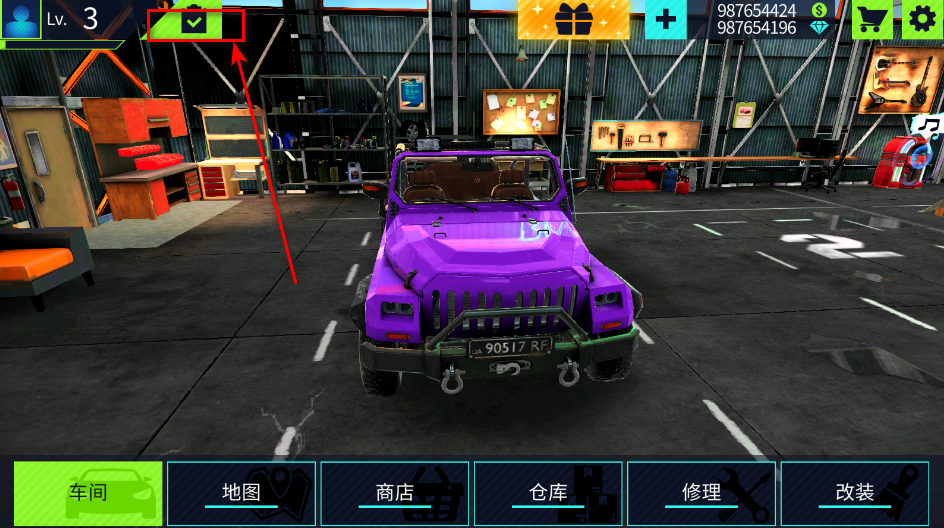The image size is (944, 528).
Task: Go to the 仓库 warehouse tab
Action: [548, 493]
